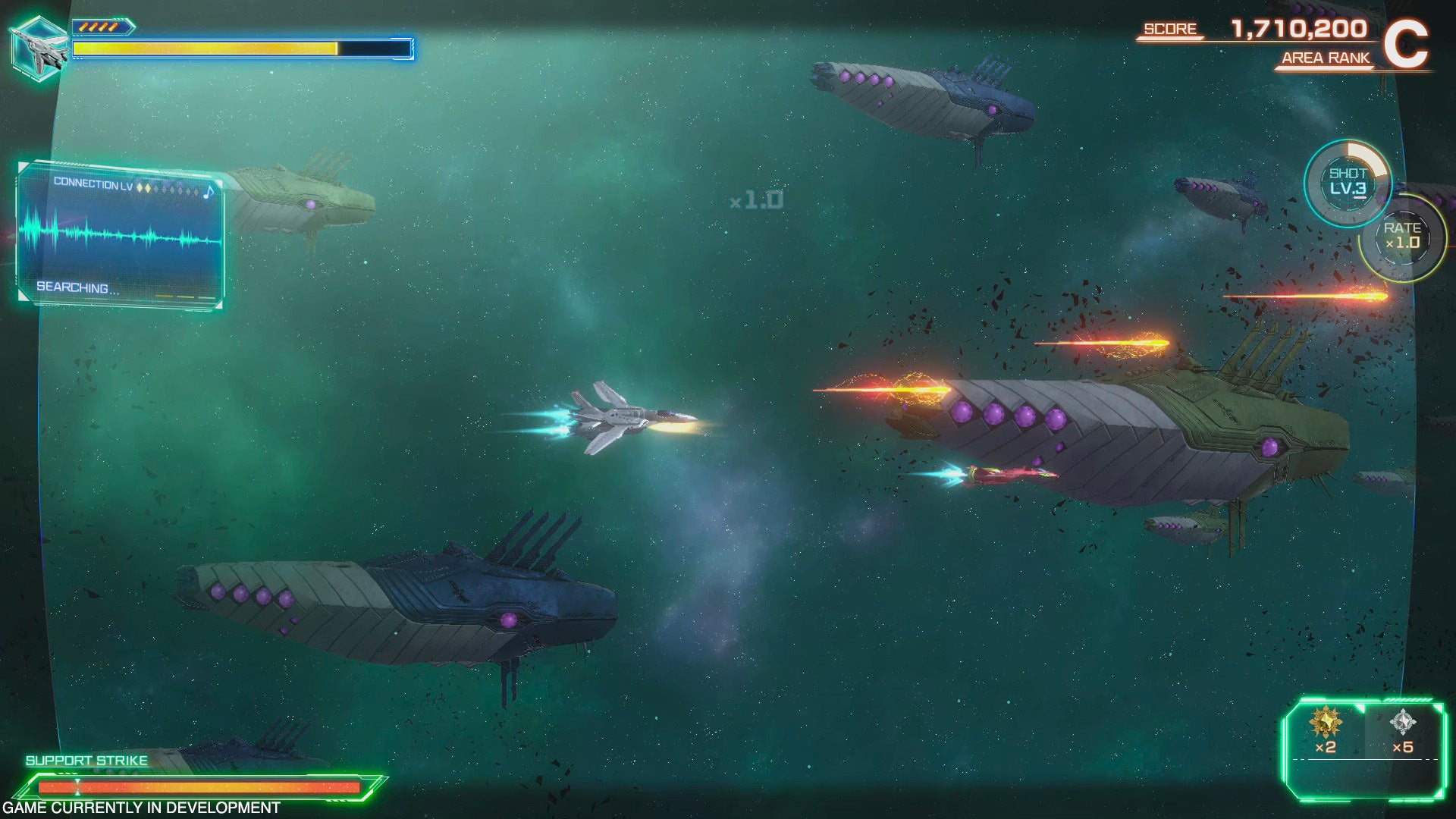Image resolution: width=1456 pixels, height=819 pixels.
Task: Choose the gold medal item slot
Action: tap(1325, 731)
